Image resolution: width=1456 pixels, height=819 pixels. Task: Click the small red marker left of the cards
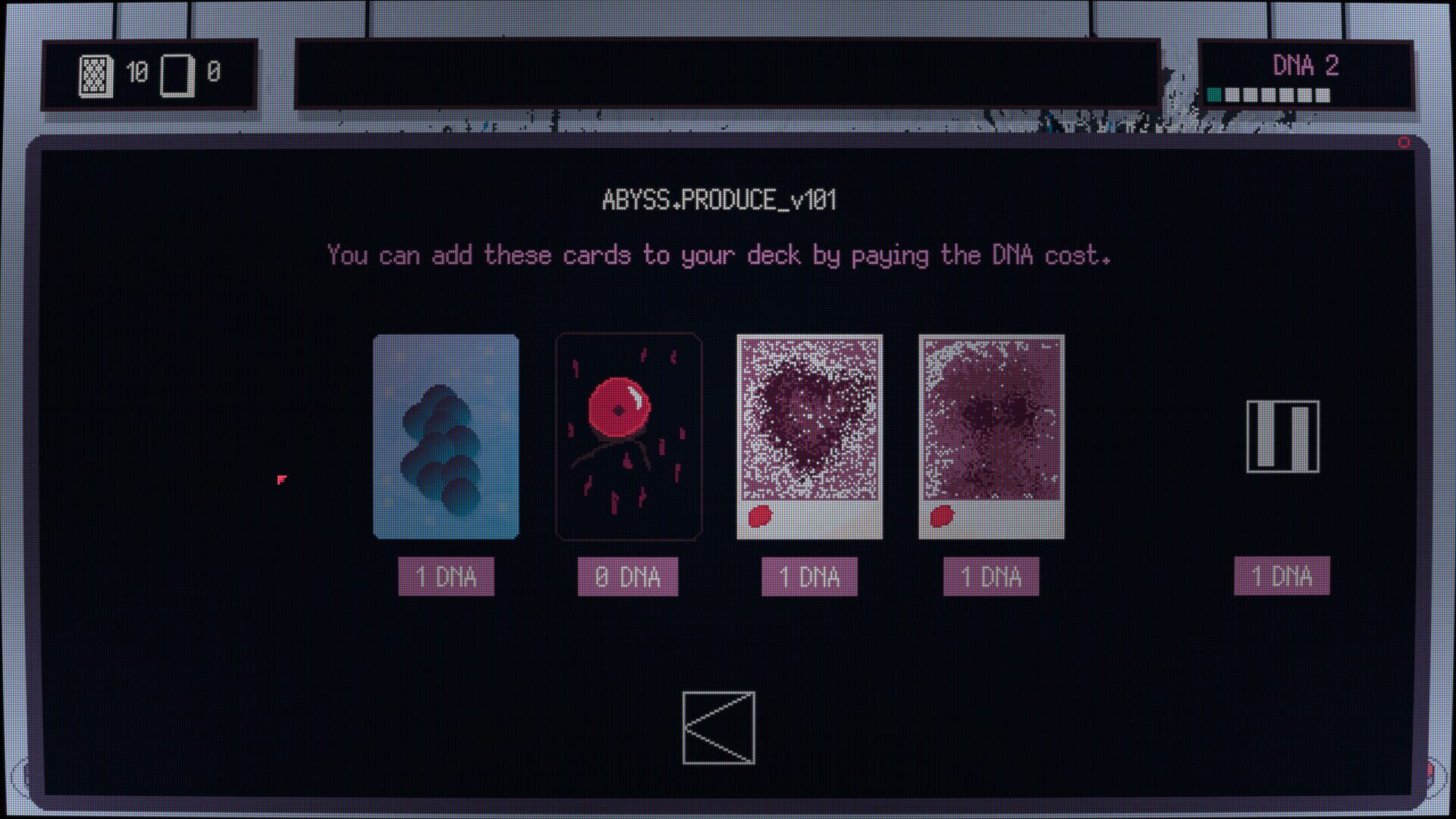tap(281, 478)
